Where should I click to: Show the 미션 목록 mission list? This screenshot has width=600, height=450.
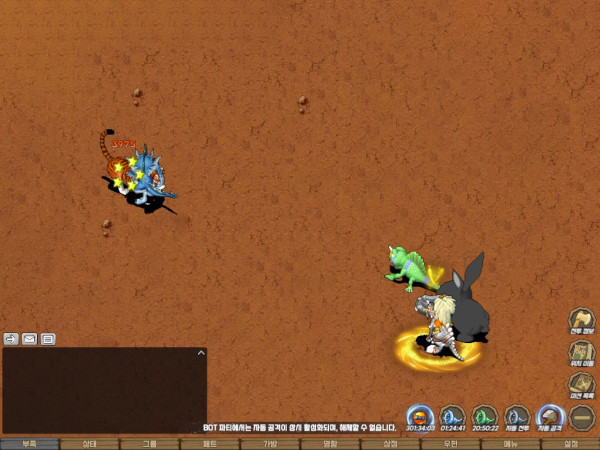(x=582, y=384)
